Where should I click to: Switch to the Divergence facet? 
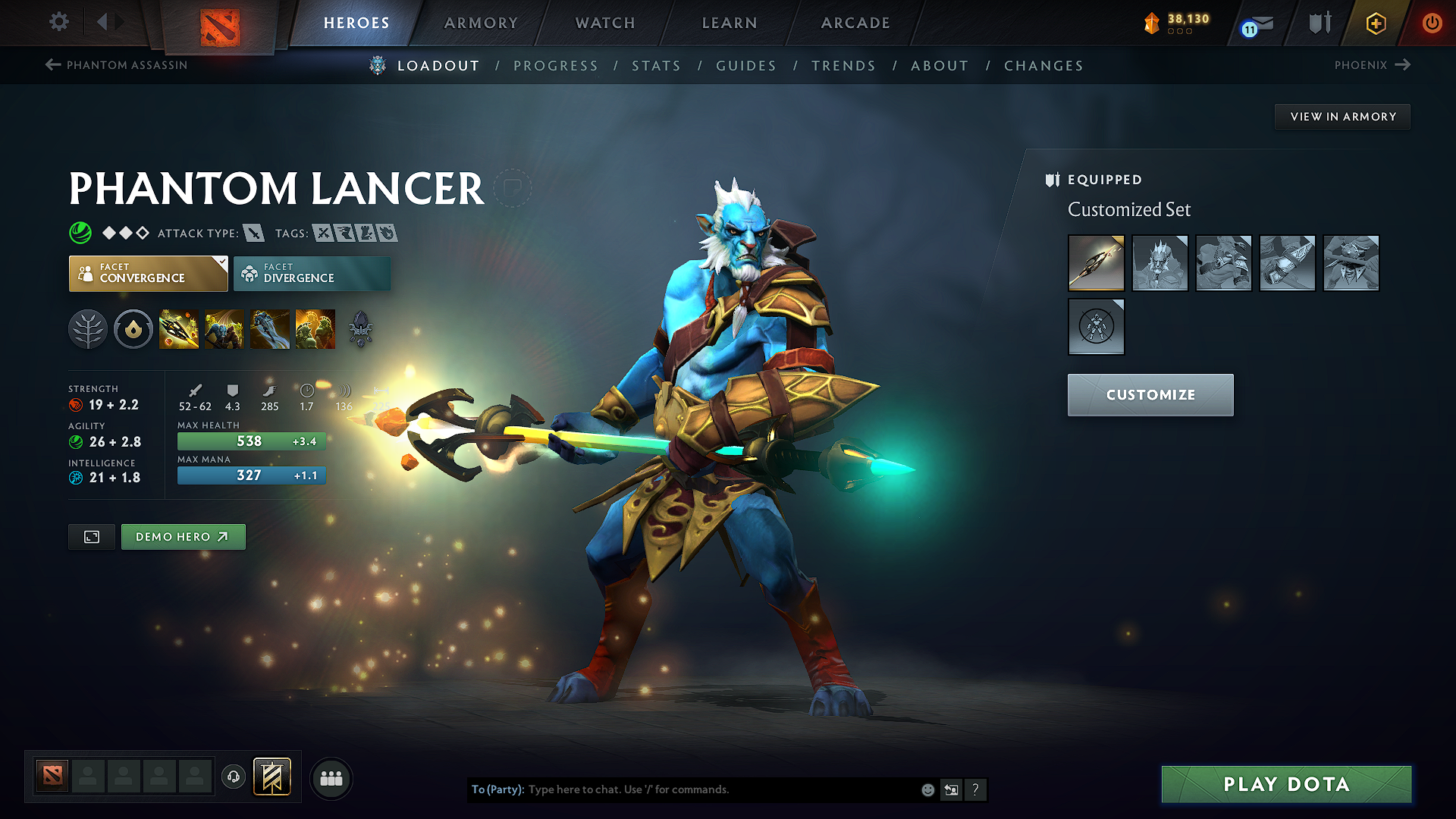(312, 273)
